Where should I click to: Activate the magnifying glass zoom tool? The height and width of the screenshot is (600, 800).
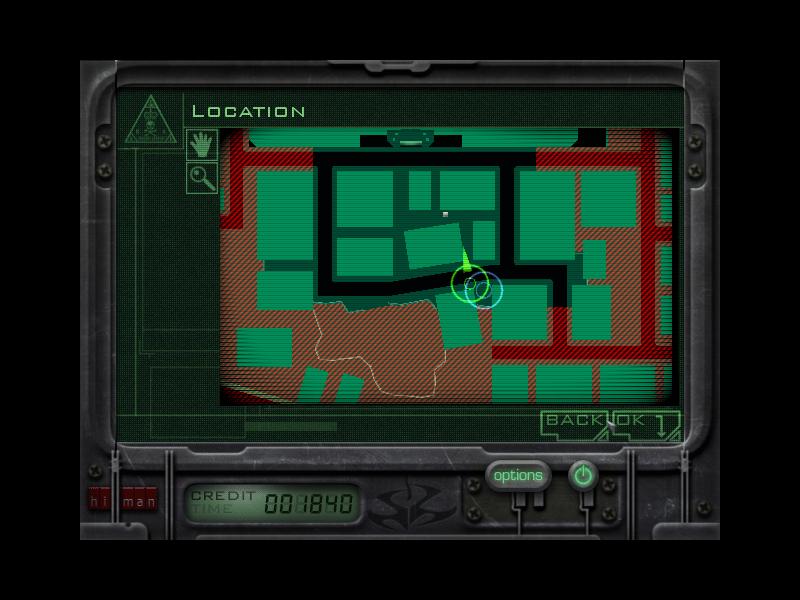202,178
